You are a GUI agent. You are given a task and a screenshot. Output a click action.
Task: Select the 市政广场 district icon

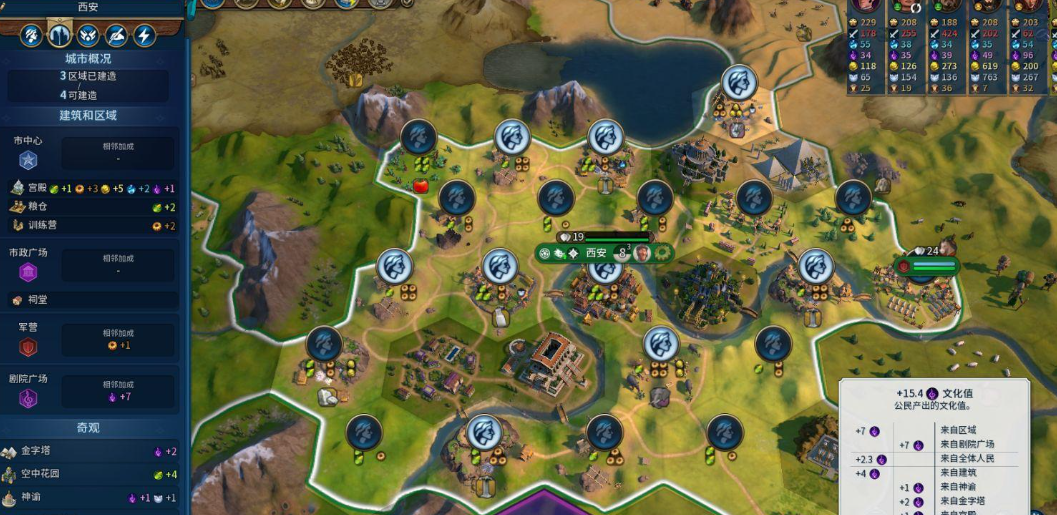[x=28, y=272]
